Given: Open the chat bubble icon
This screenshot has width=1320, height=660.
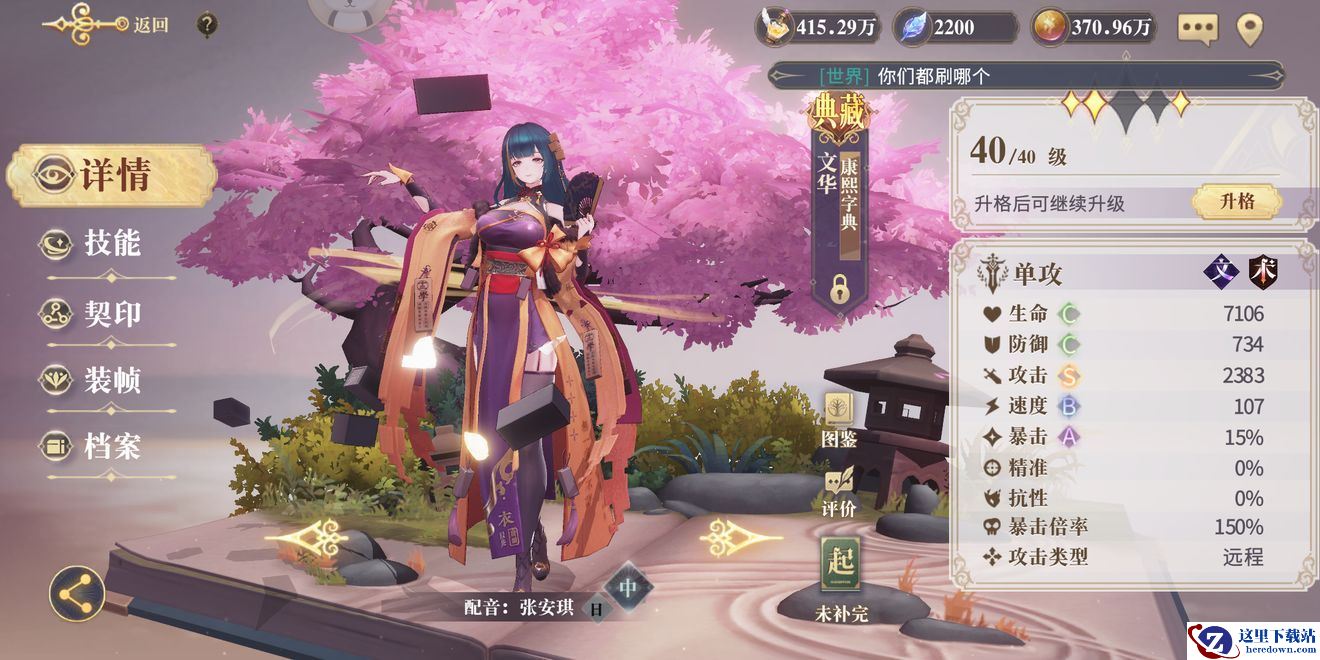Looking at the screenshot, I should 1197,28.
